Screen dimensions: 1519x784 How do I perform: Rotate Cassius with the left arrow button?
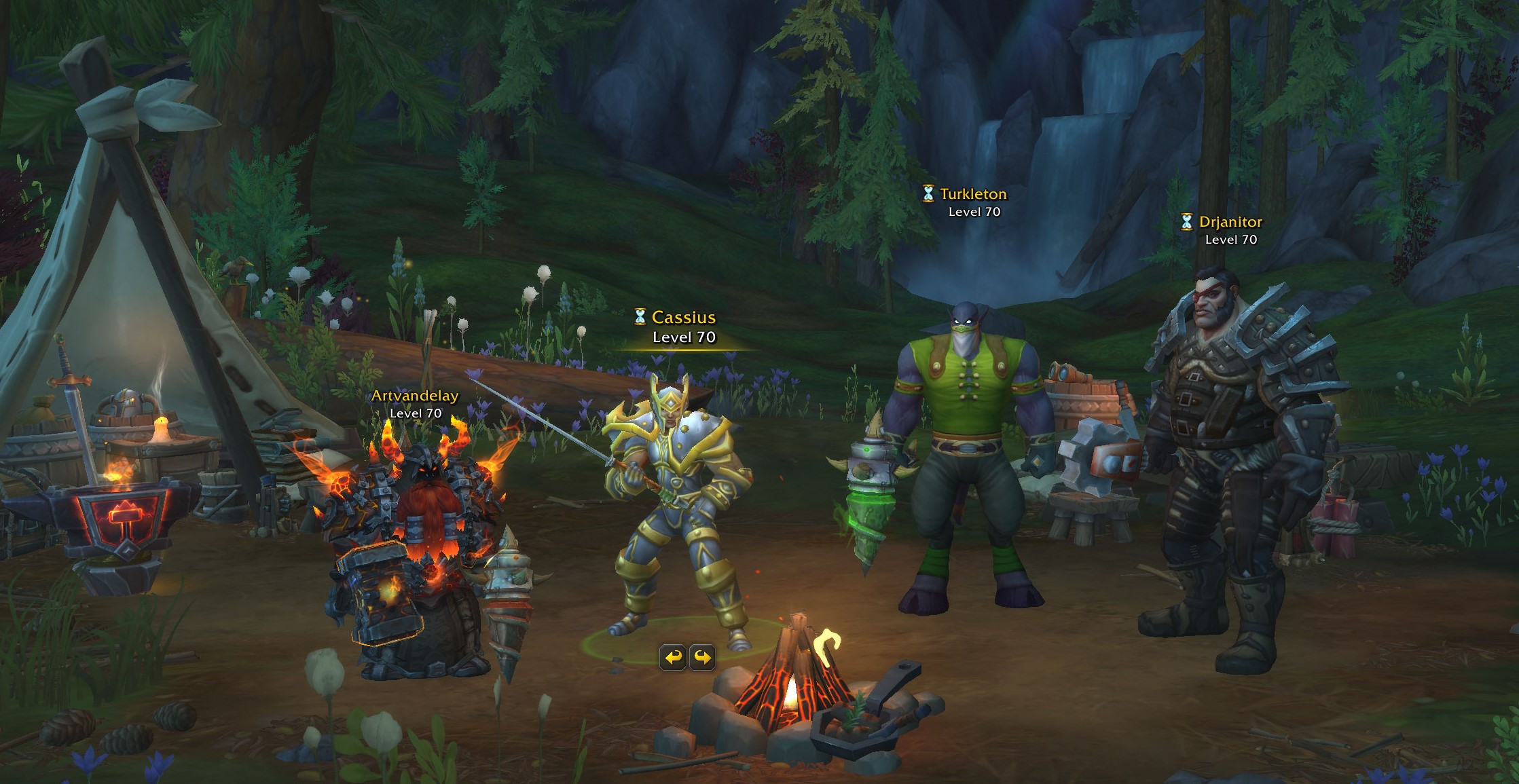(x=673, y=657)
